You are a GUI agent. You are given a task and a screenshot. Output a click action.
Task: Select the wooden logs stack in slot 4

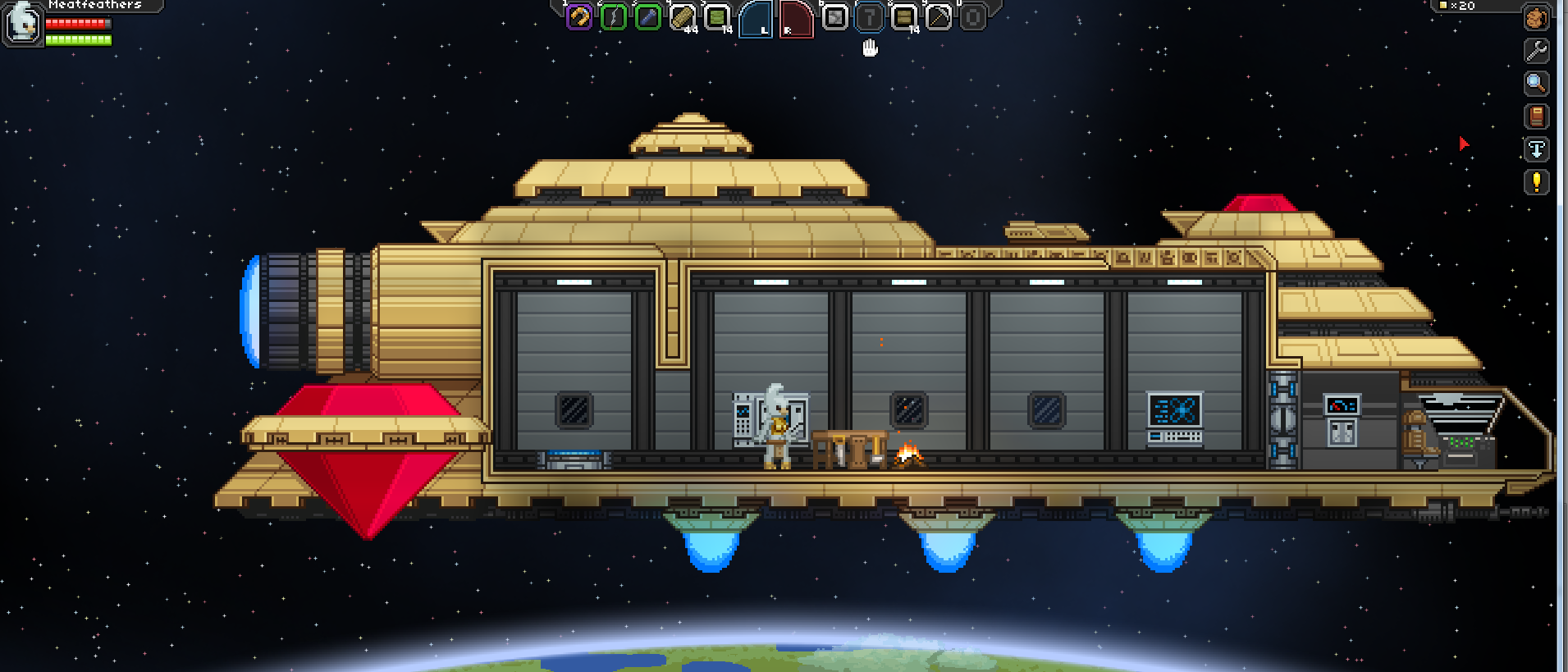683,18
